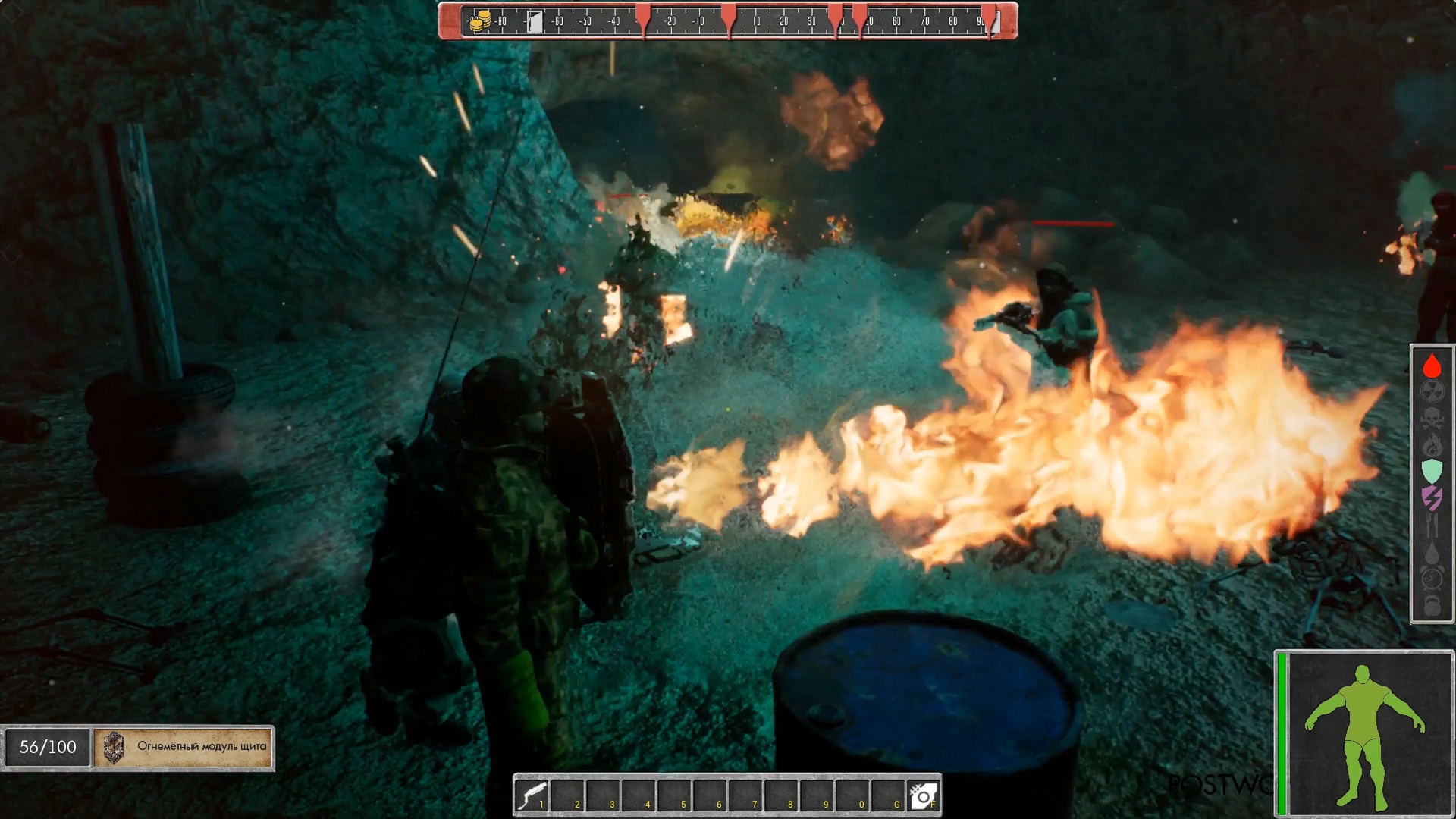
Task: Click the fork and knife hunger icon
Action: [1432, 523]
